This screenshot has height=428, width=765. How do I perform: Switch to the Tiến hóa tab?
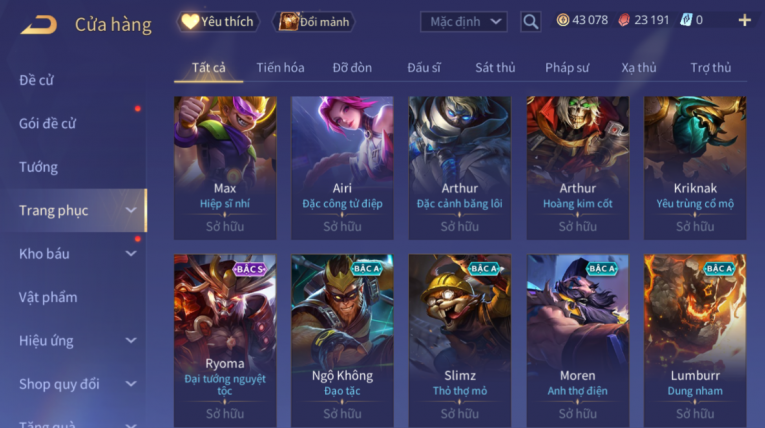280,68
